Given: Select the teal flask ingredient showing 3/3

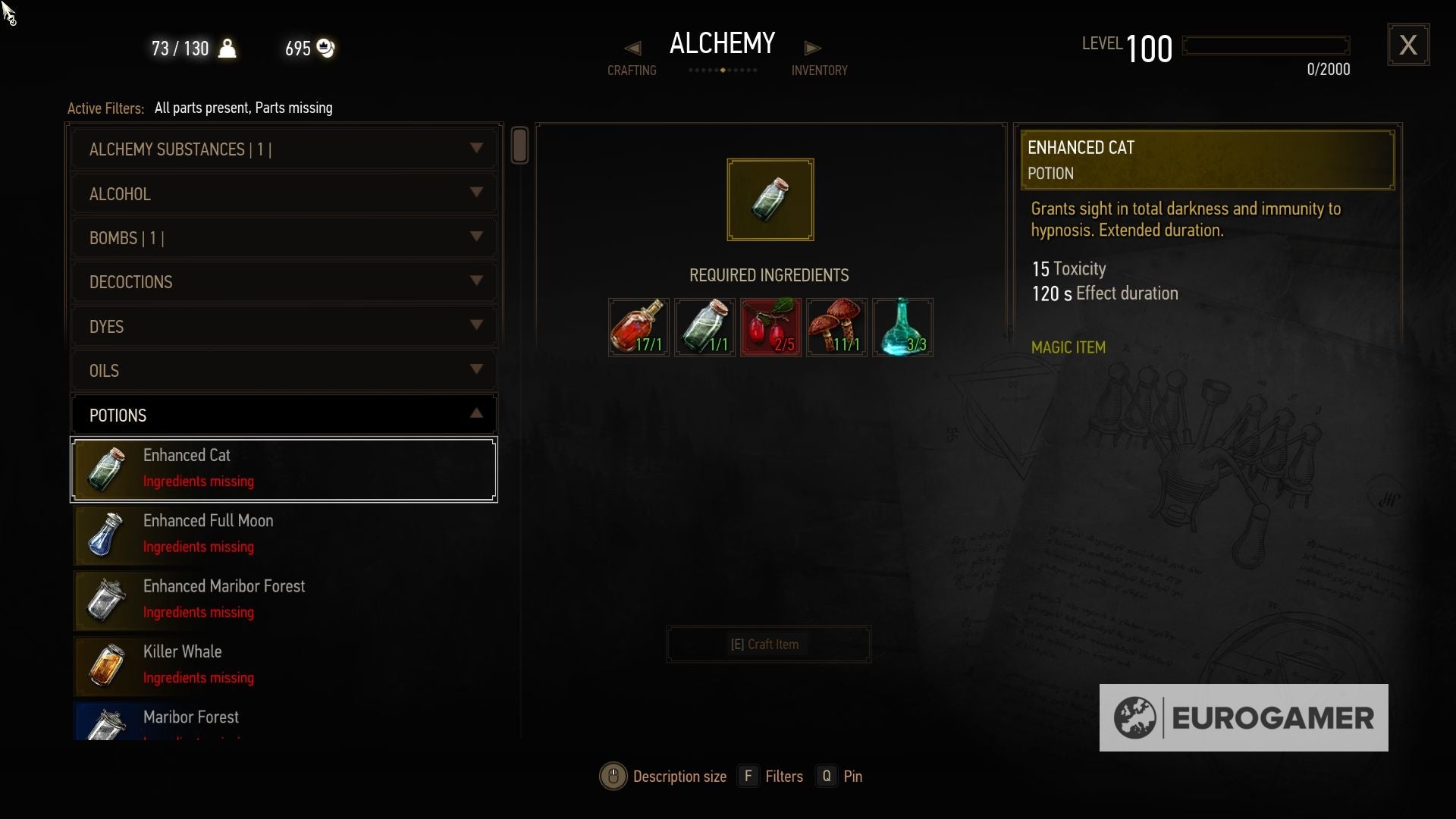Looking at the screenshot, I should [x=902, y=327].
